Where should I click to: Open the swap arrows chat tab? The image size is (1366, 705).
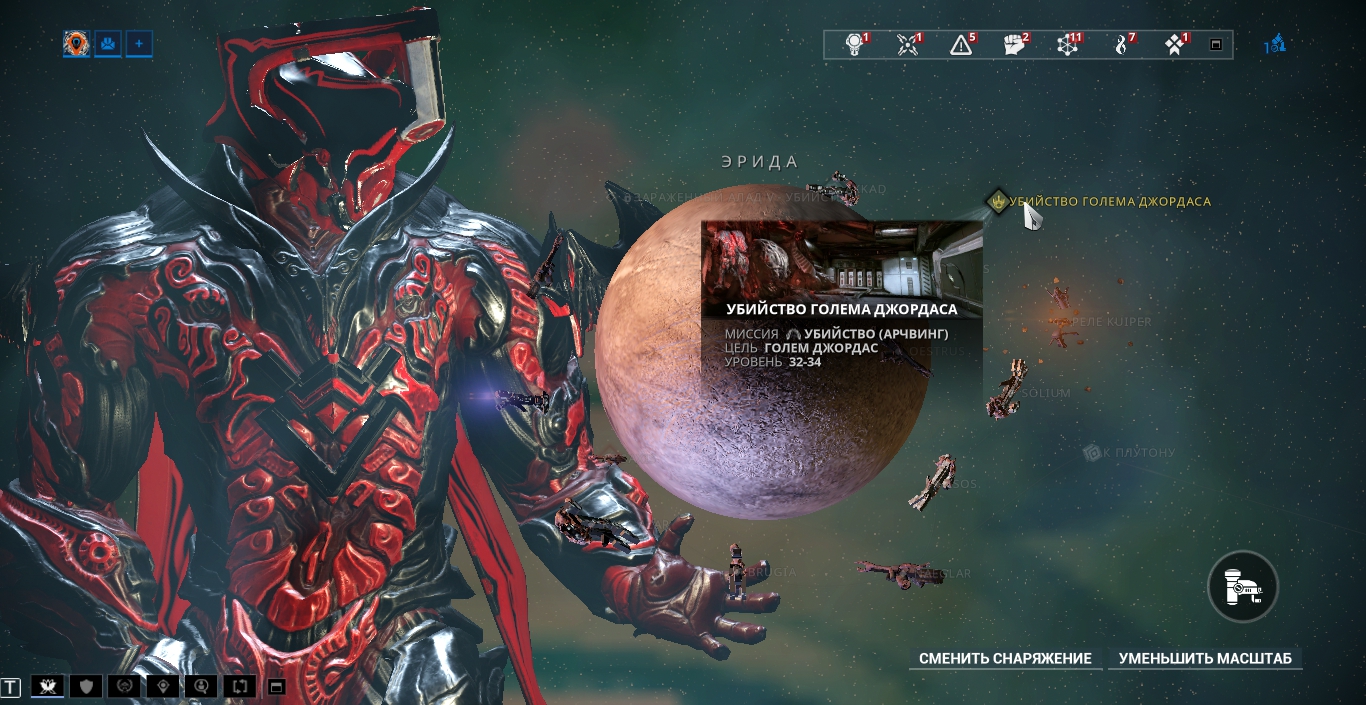[x=240, y=686]
